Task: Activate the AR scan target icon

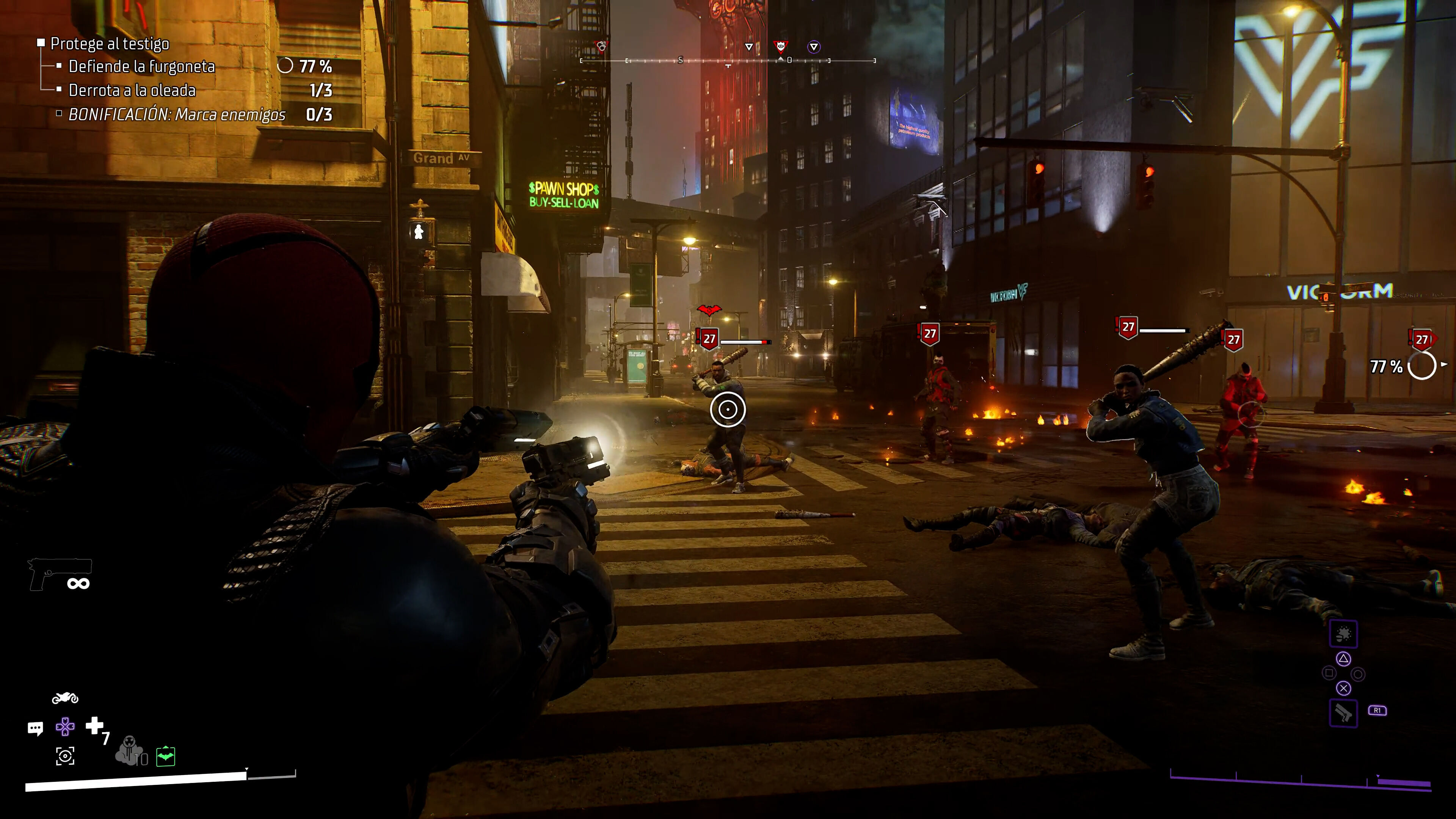Action: pos(65,756)
